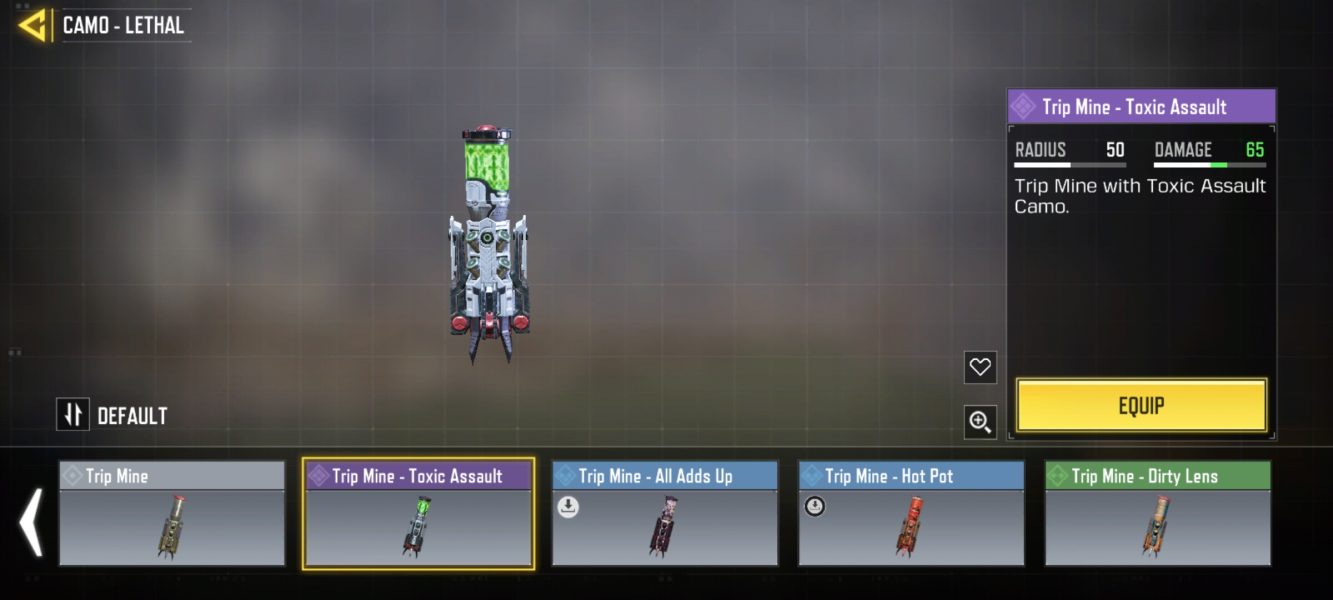Select Trip Mine - Dirty Lens camo
The width and height of the screenshot is (1333, 600).
coord(1158,514)
